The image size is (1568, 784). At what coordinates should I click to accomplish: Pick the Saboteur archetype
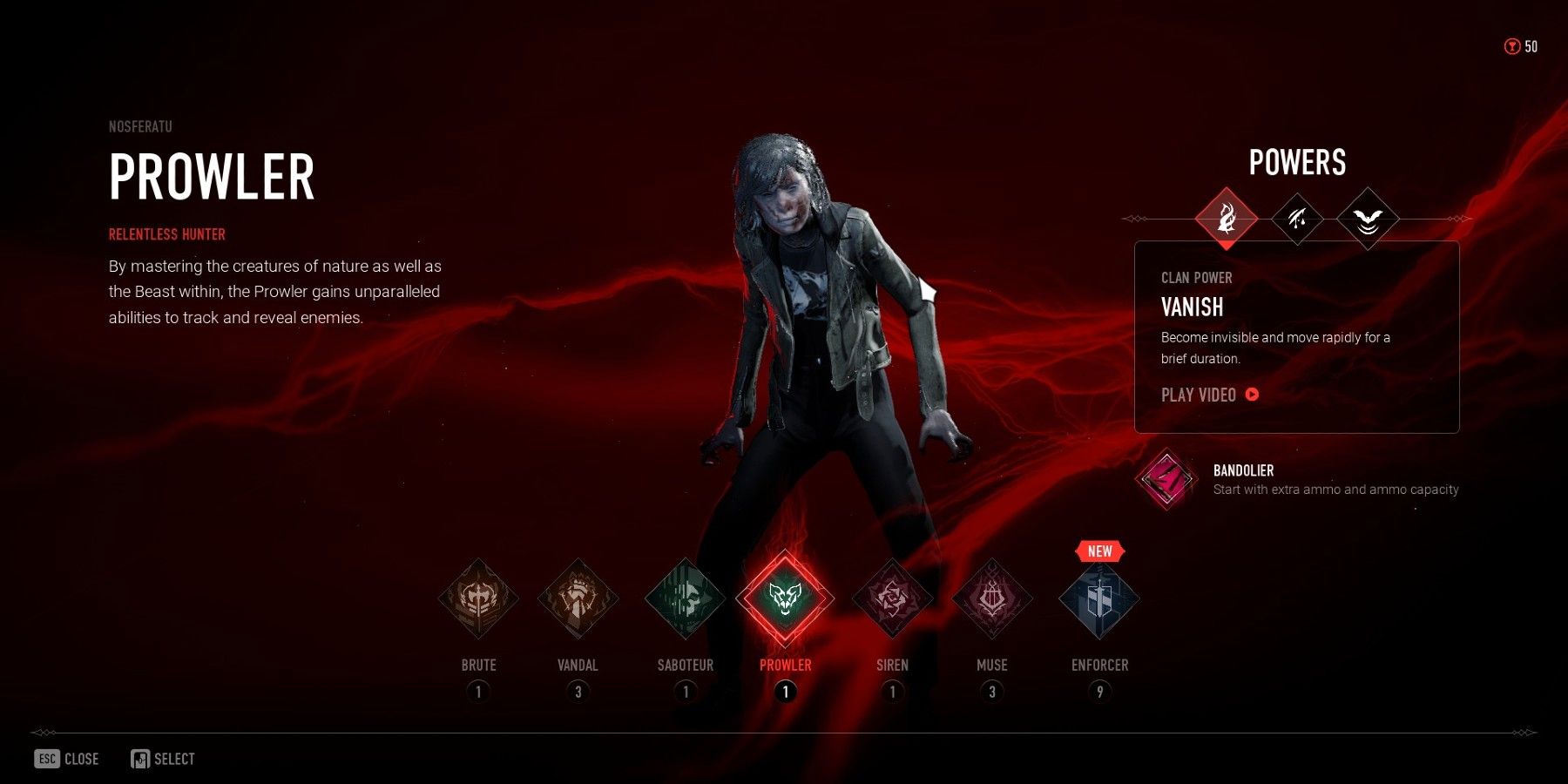pos(686,599)
